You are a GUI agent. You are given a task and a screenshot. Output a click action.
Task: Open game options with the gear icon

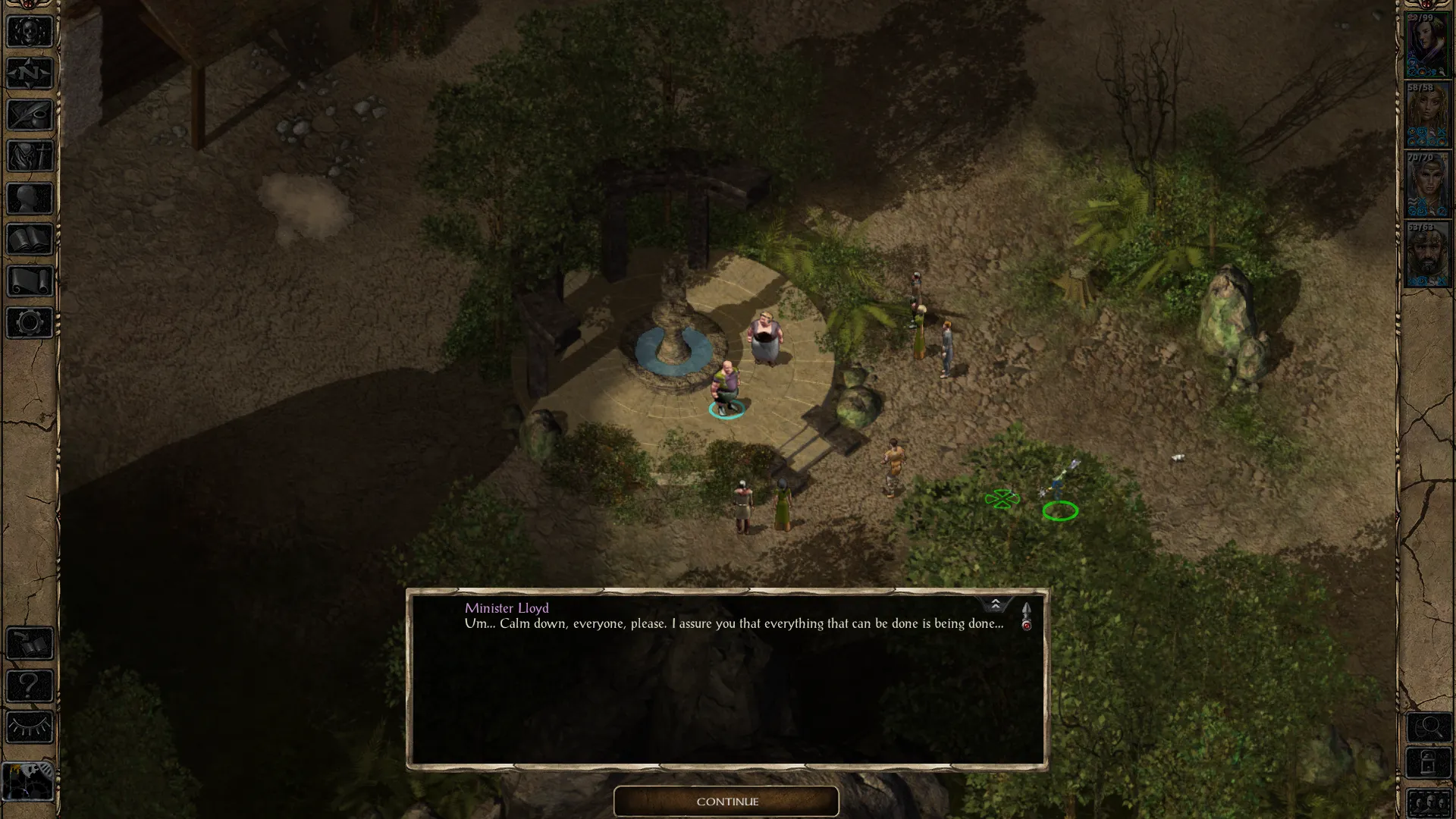coord(30,323)
